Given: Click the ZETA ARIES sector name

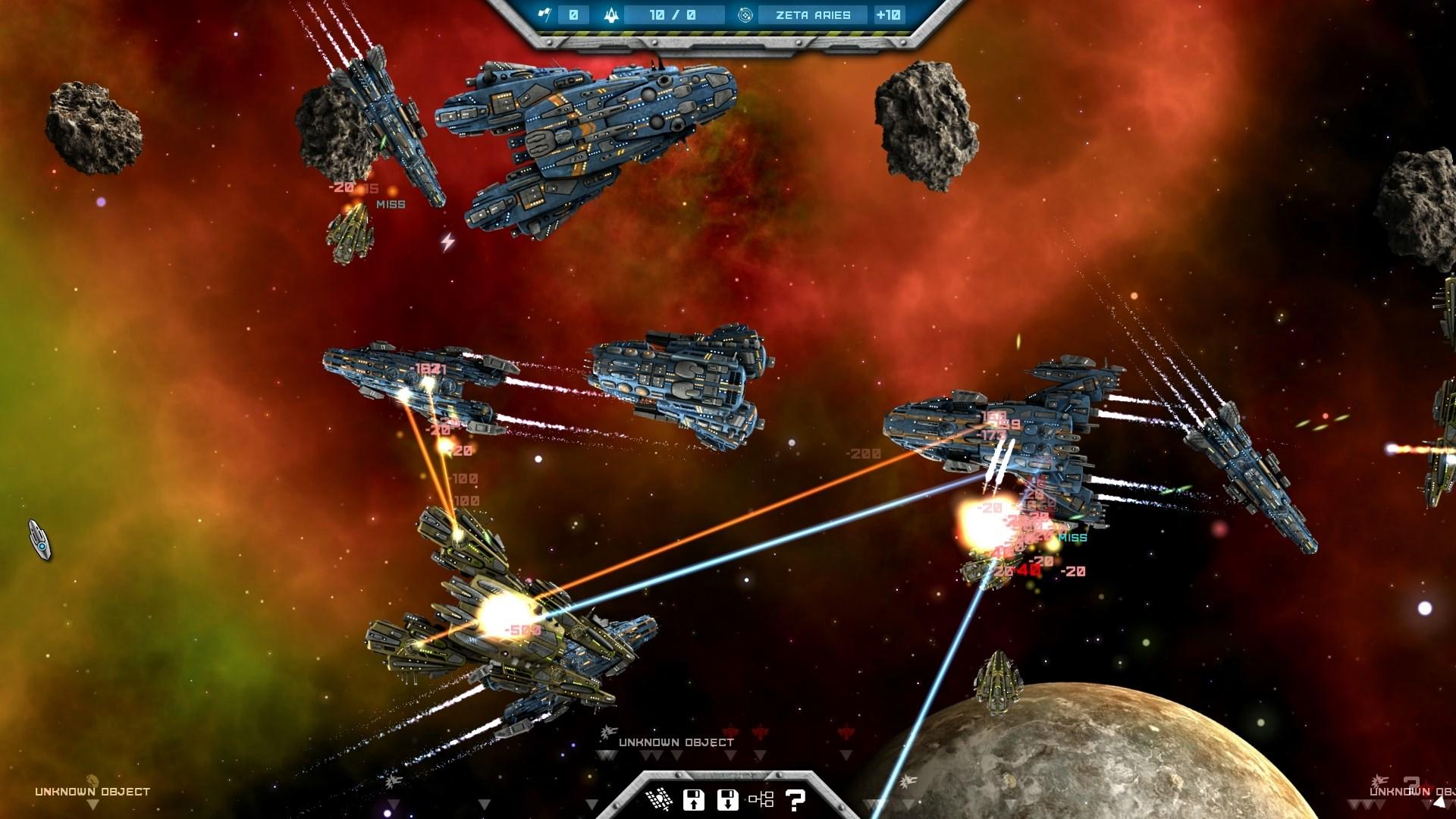Looking at the screenshot, I should click(x=812, y=14).
